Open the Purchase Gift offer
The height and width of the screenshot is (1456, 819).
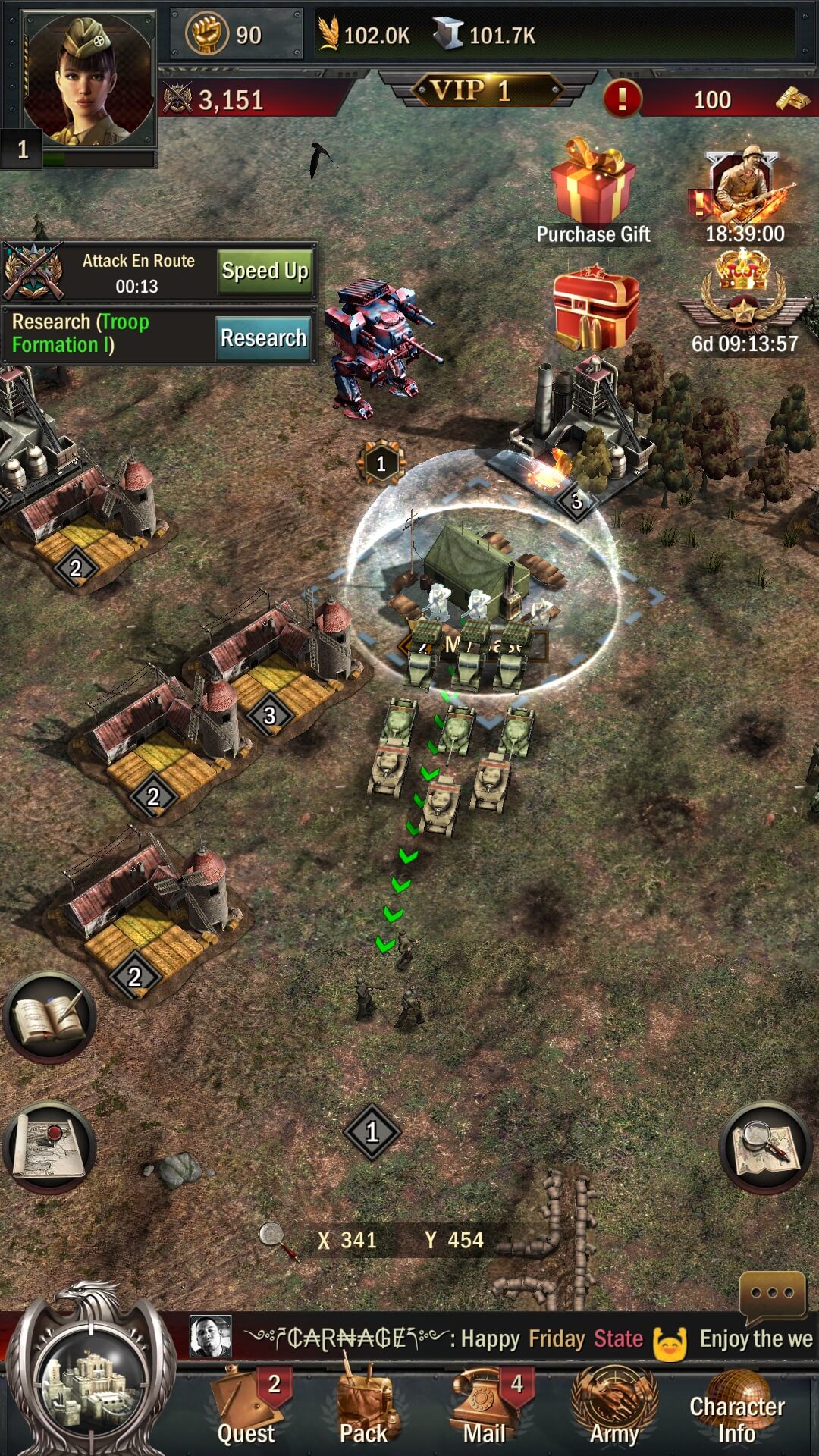(593, 190)
